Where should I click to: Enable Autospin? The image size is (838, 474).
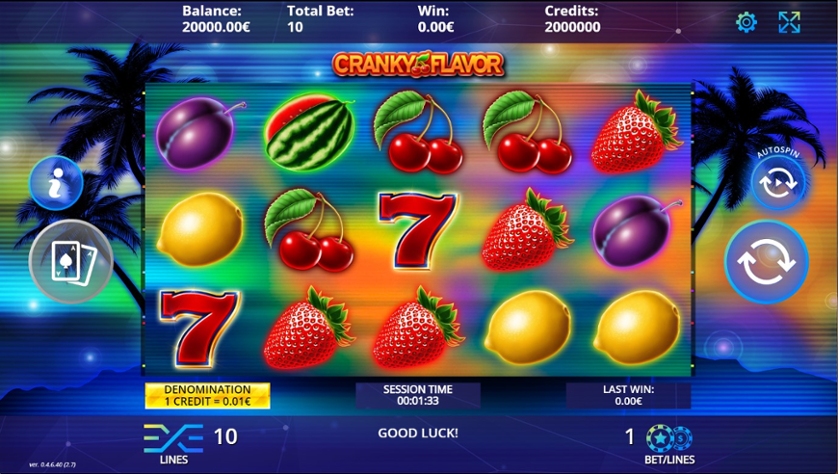(778, 182)
